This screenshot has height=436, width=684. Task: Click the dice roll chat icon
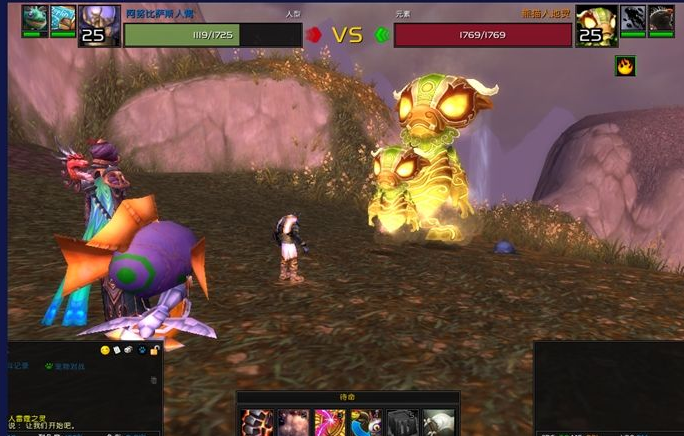pos(129,350)
